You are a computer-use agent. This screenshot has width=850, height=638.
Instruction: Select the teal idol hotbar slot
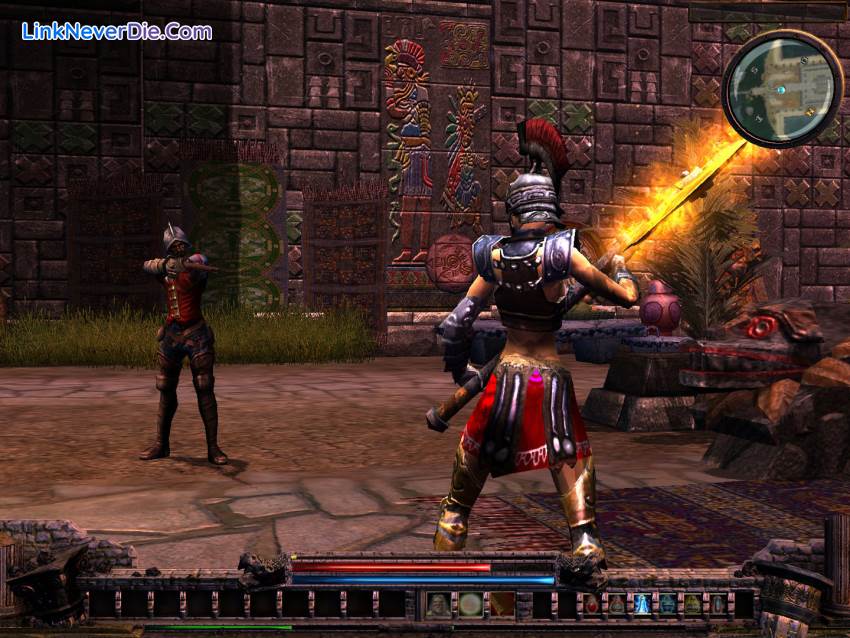667,604
